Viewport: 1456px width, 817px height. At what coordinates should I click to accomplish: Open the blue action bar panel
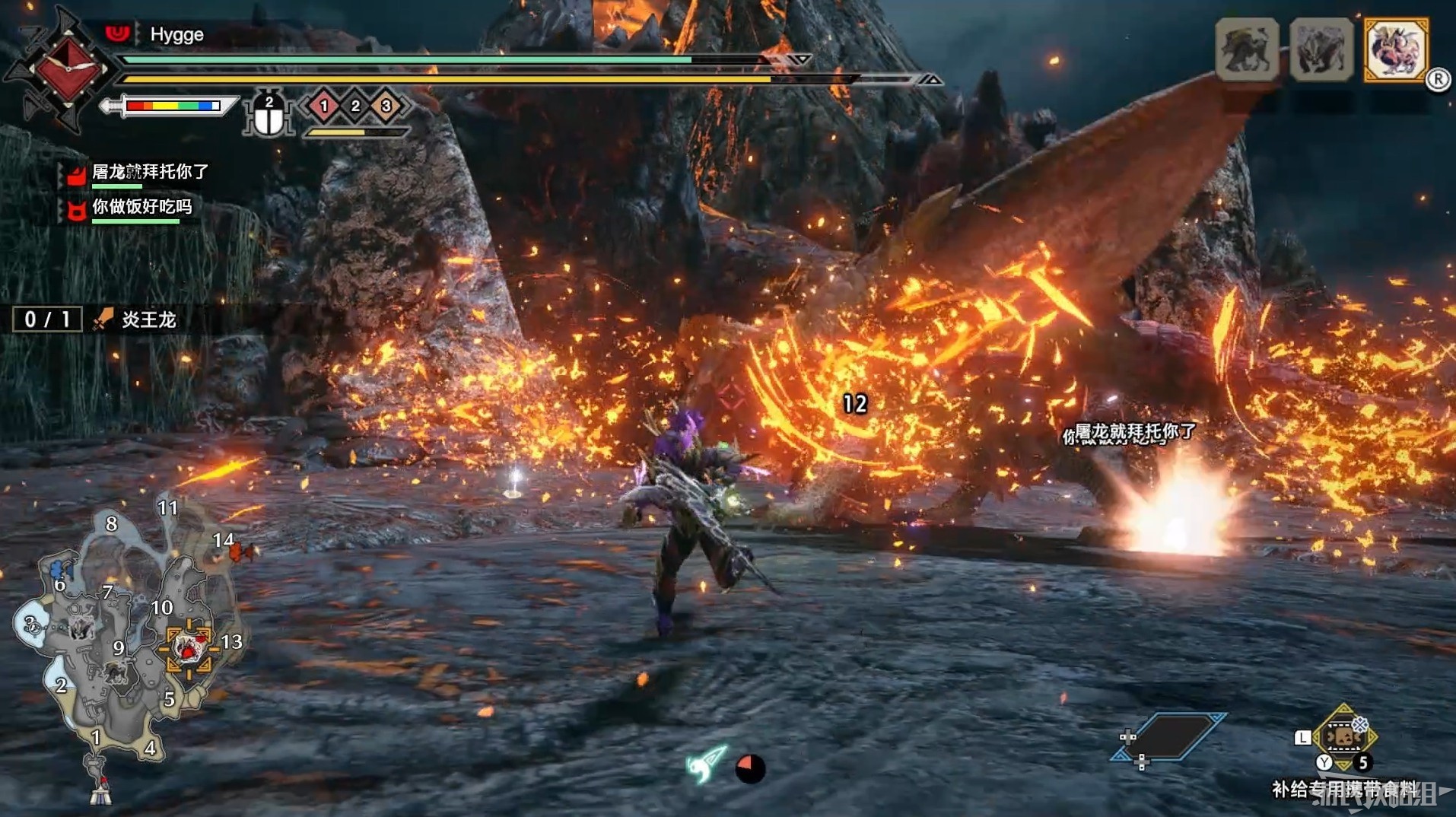pos(1169,736)
